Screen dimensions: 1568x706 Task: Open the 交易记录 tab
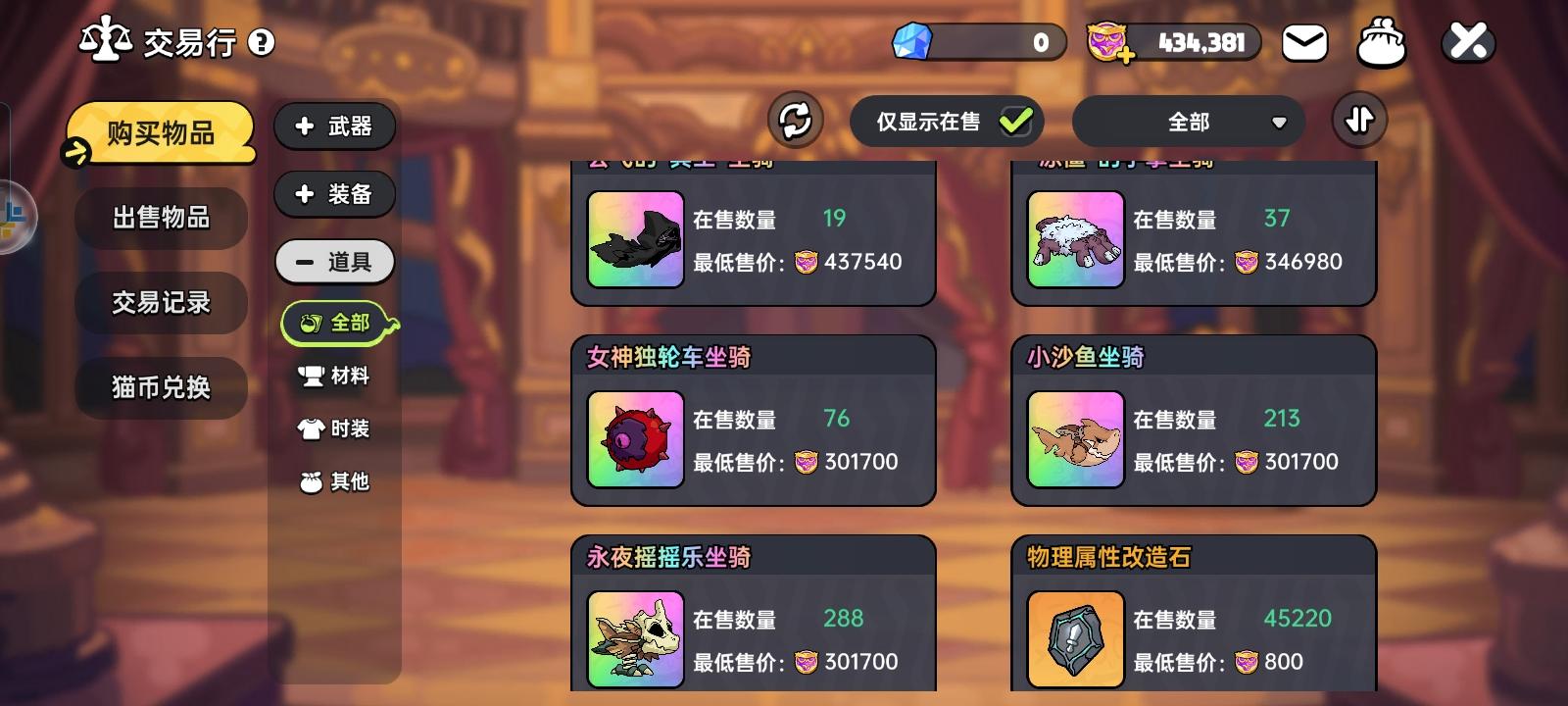tap(160, 303)
